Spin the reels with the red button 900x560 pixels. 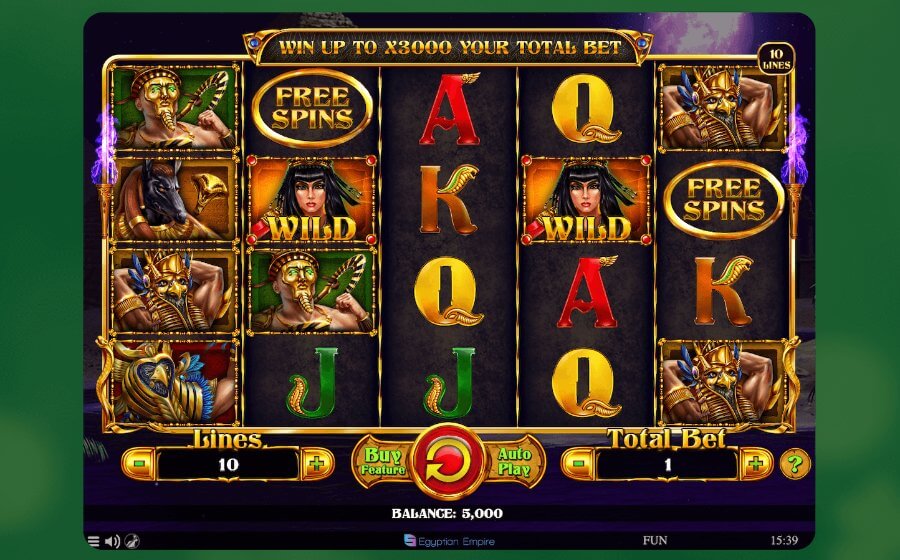point(449,463)
